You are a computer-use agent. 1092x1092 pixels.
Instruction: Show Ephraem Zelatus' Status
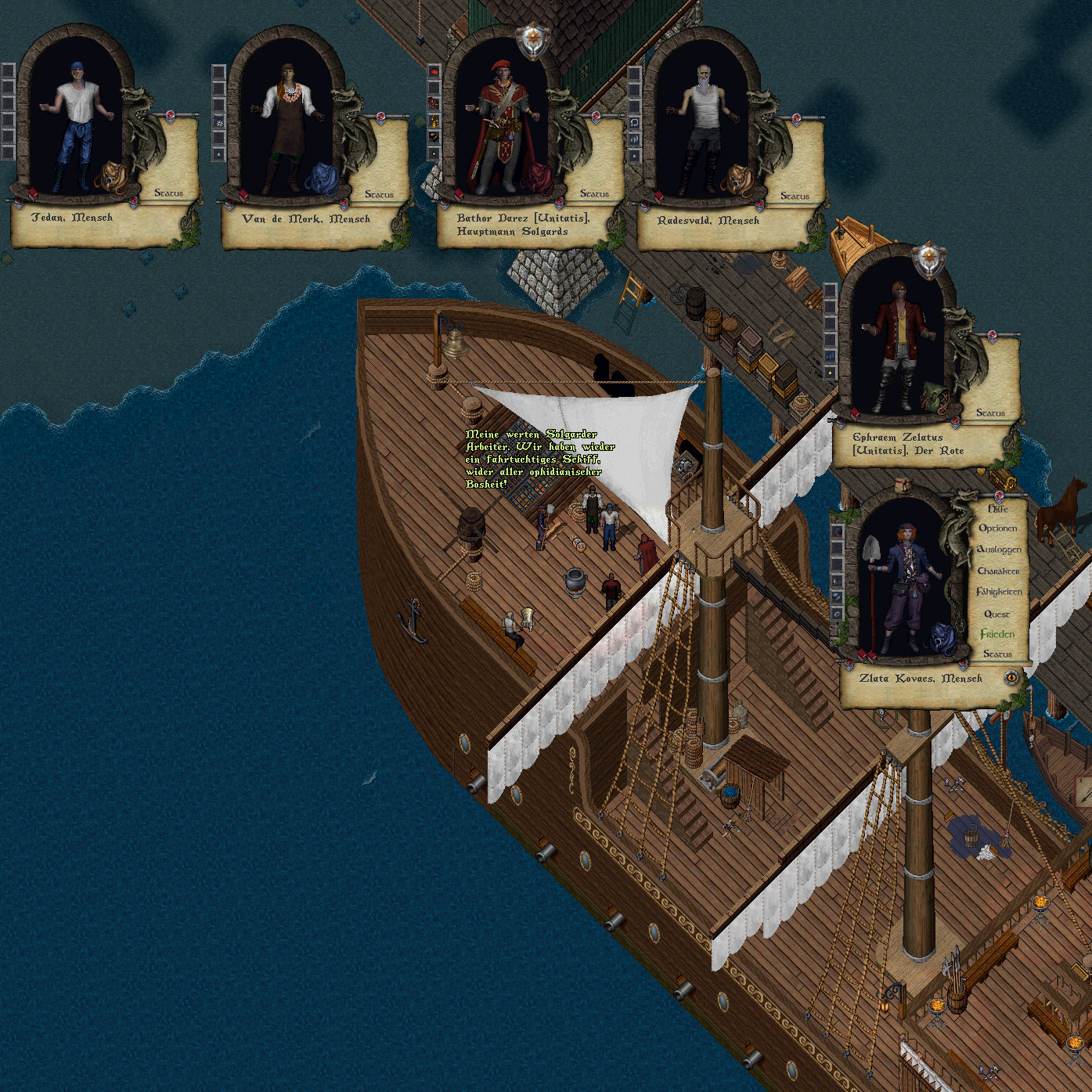(x=990, y=413)
